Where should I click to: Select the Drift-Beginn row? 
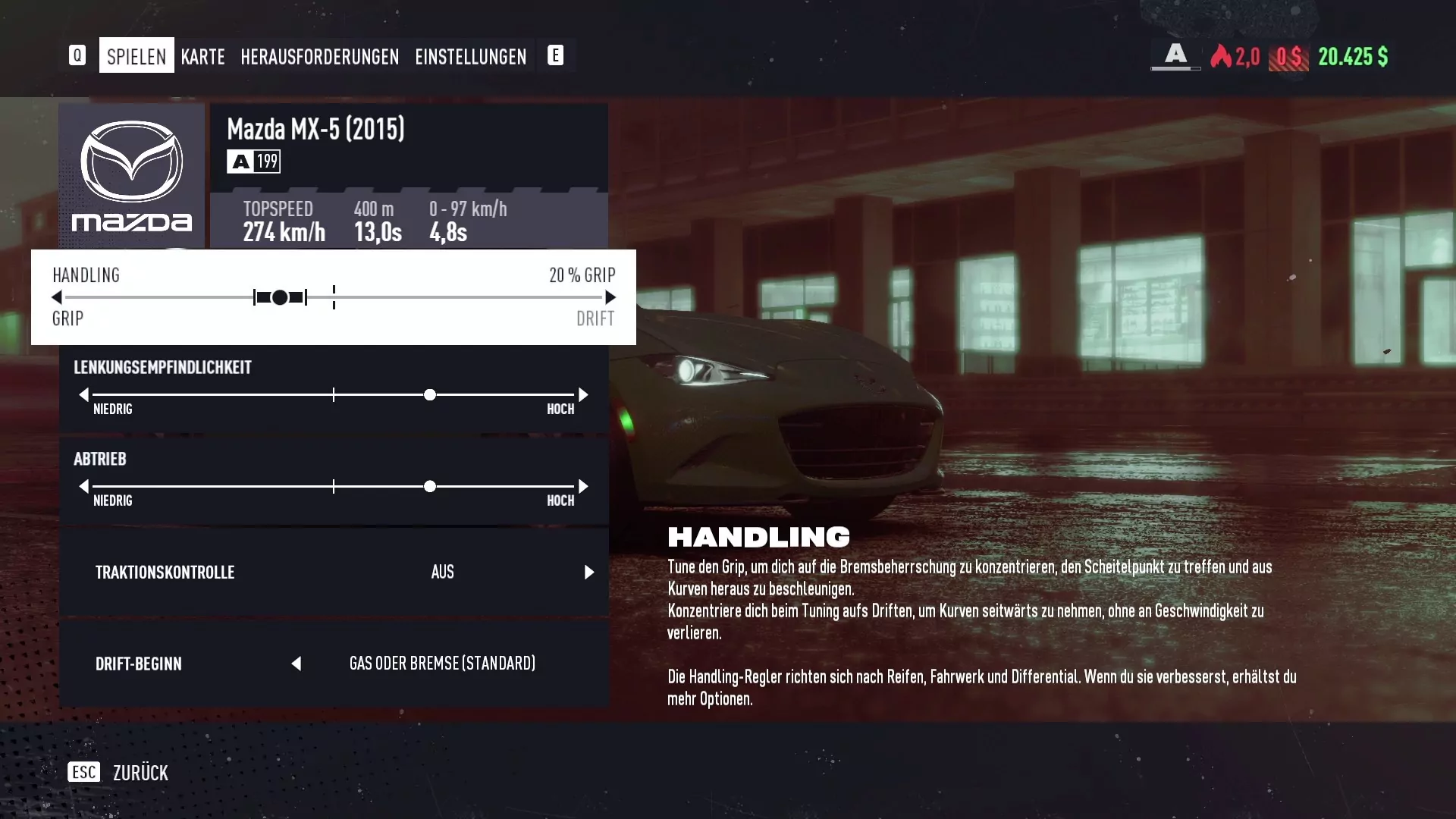334,664
